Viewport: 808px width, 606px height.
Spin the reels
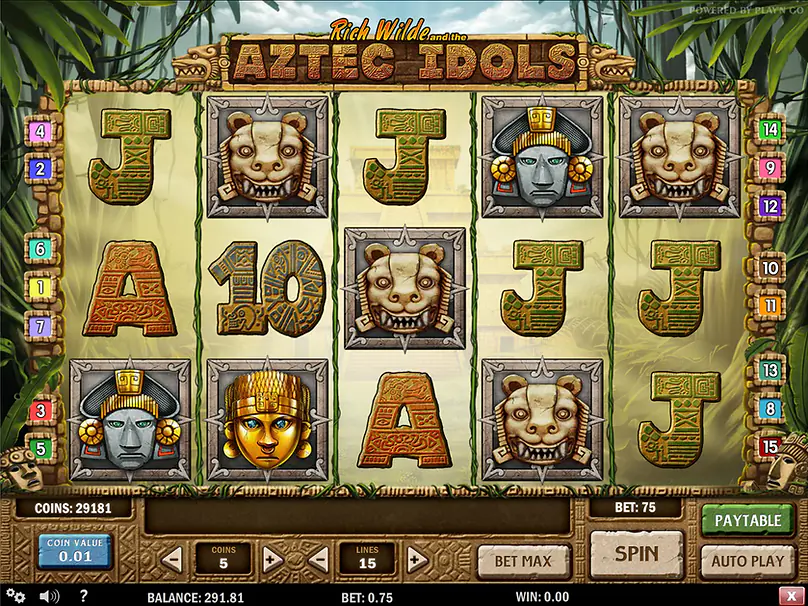[636, 554]
